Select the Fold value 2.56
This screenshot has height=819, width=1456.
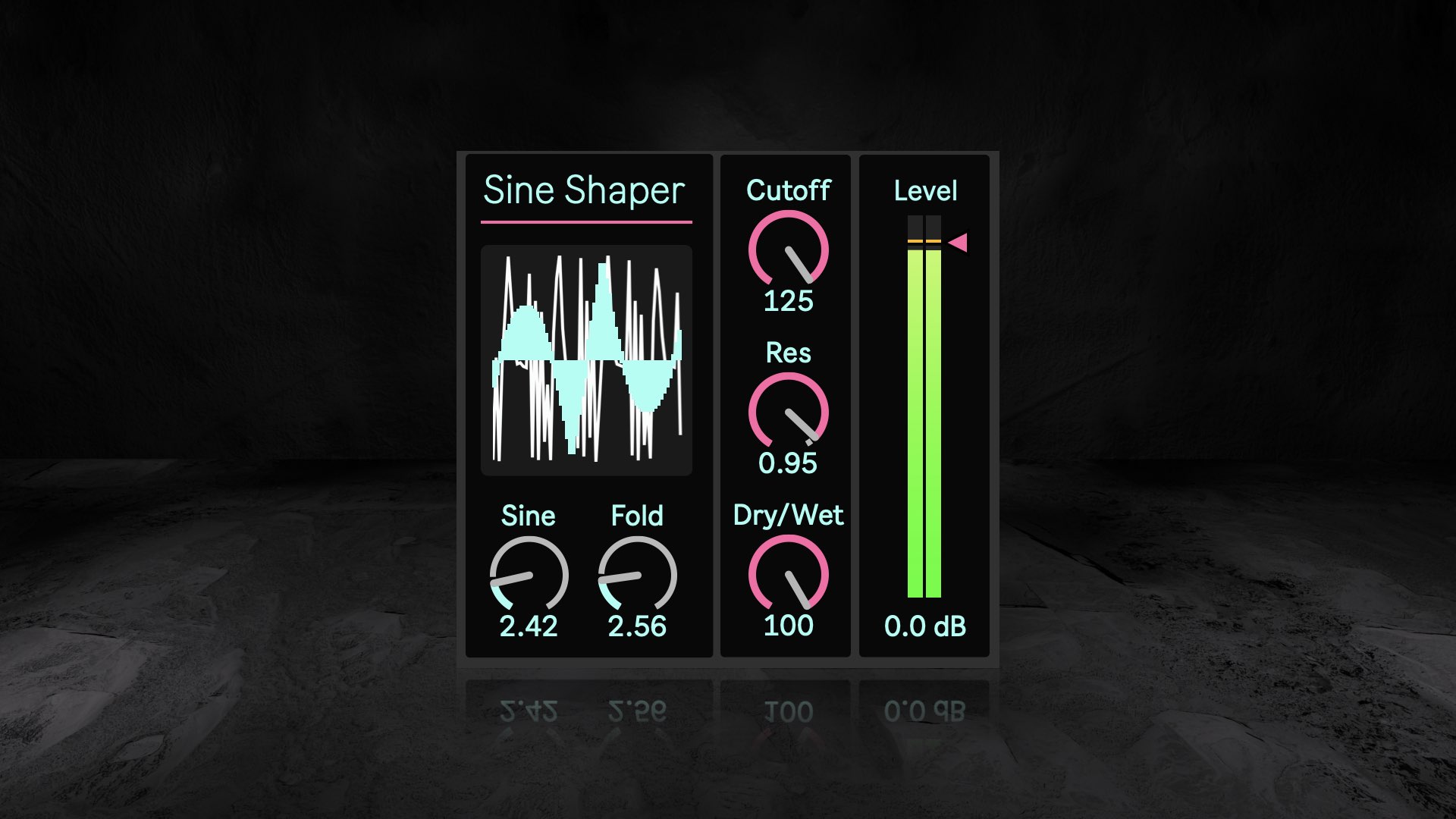(637, 626)
